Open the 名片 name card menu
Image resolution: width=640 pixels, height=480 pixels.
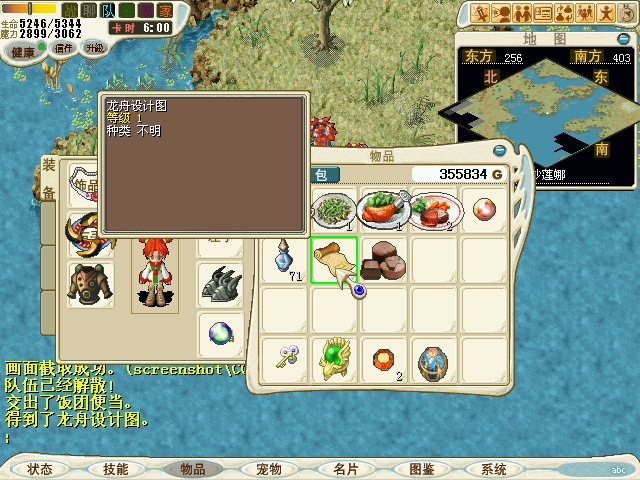pos(345,468)
